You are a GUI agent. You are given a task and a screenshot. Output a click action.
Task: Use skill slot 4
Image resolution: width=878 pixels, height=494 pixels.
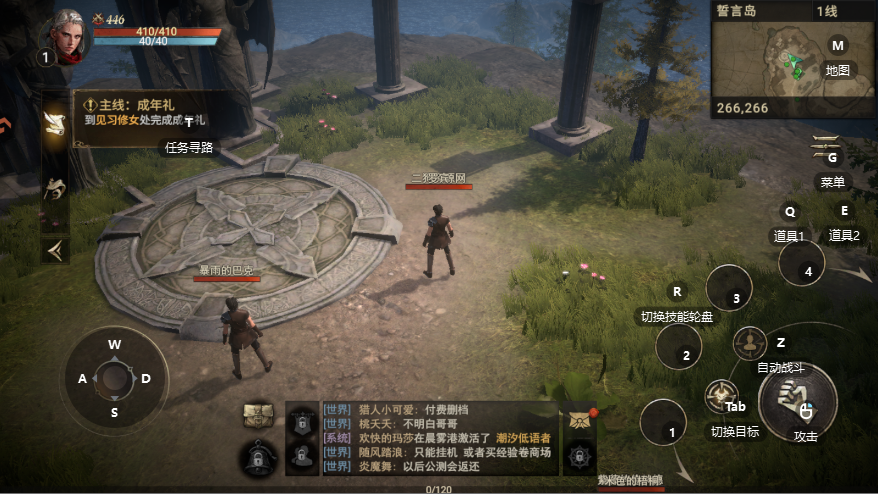[807, 270]
